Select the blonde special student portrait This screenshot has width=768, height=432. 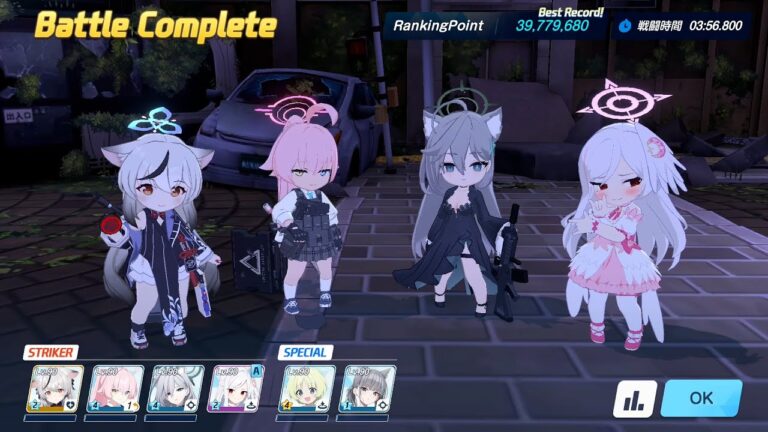(307, 388)
